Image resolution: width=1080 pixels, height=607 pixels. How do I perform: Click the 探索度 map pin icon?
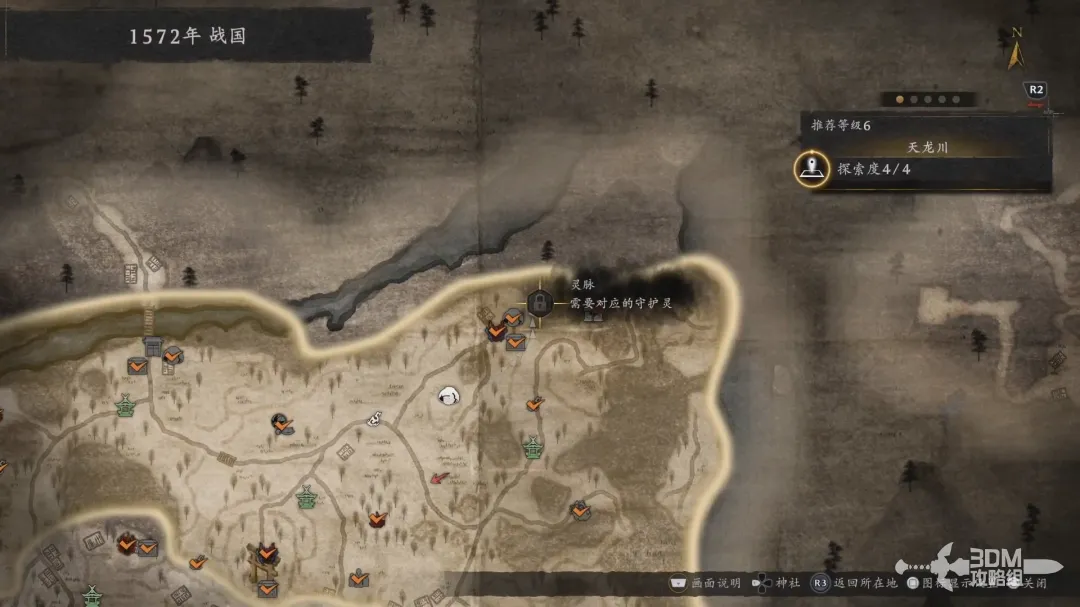[811, 169]
